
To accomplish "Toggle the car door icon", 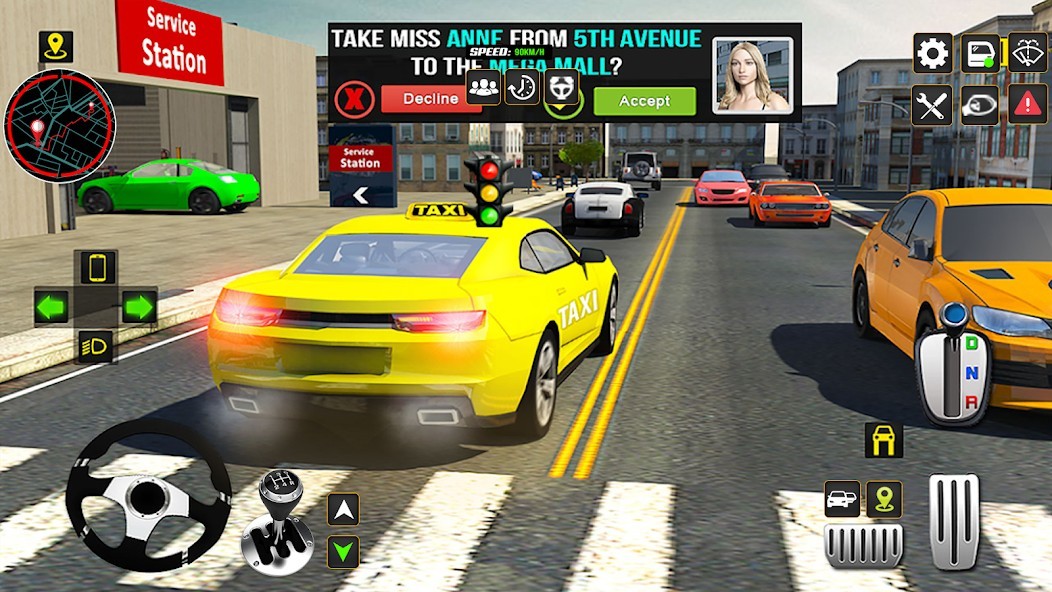I will point(980,53).
